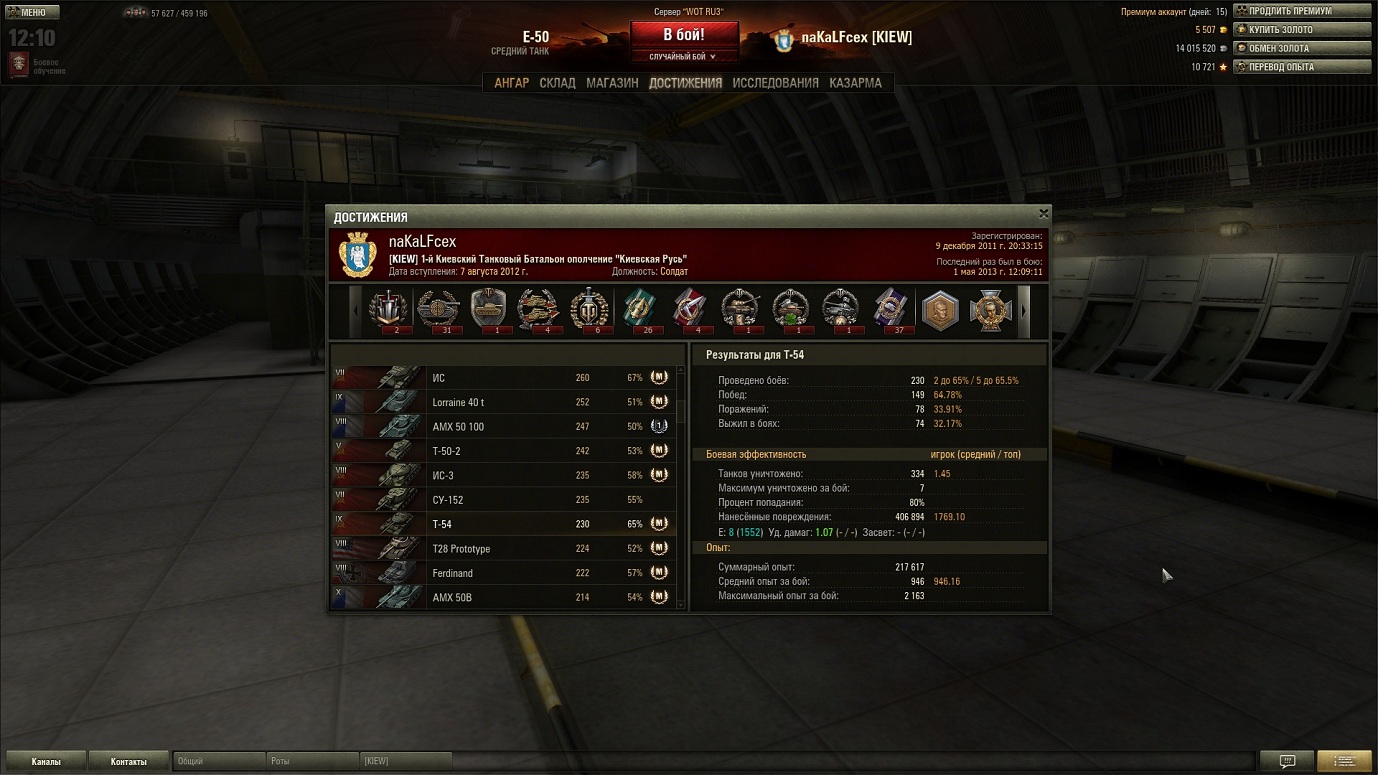Select the Lorraine 40 t row
Viewport: 1378px width, 775px height.
click(503, 402)
